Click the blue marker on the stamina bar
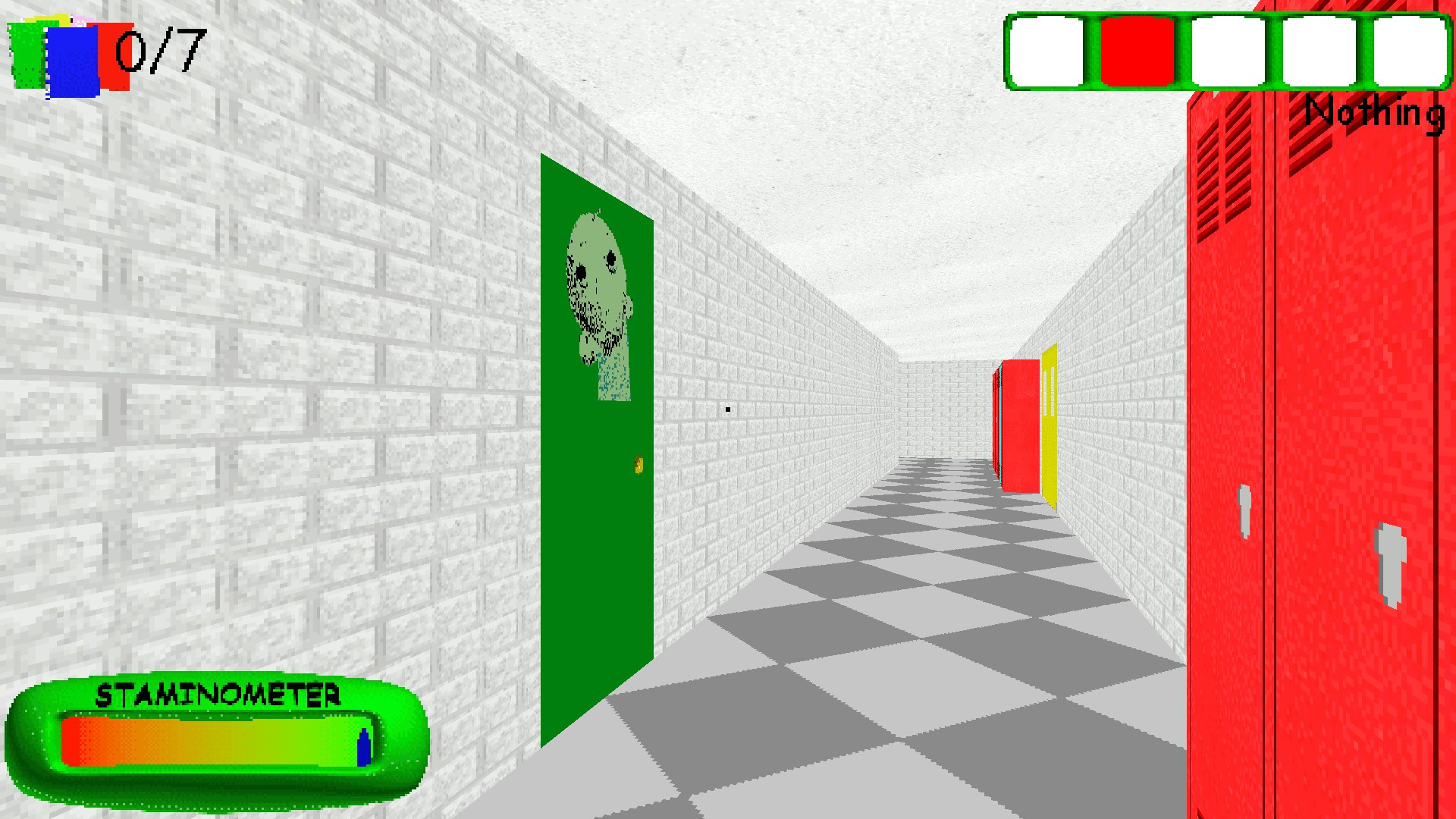Image resolution: width=1456 pixels, height=819 pixels. coord(363,747)
